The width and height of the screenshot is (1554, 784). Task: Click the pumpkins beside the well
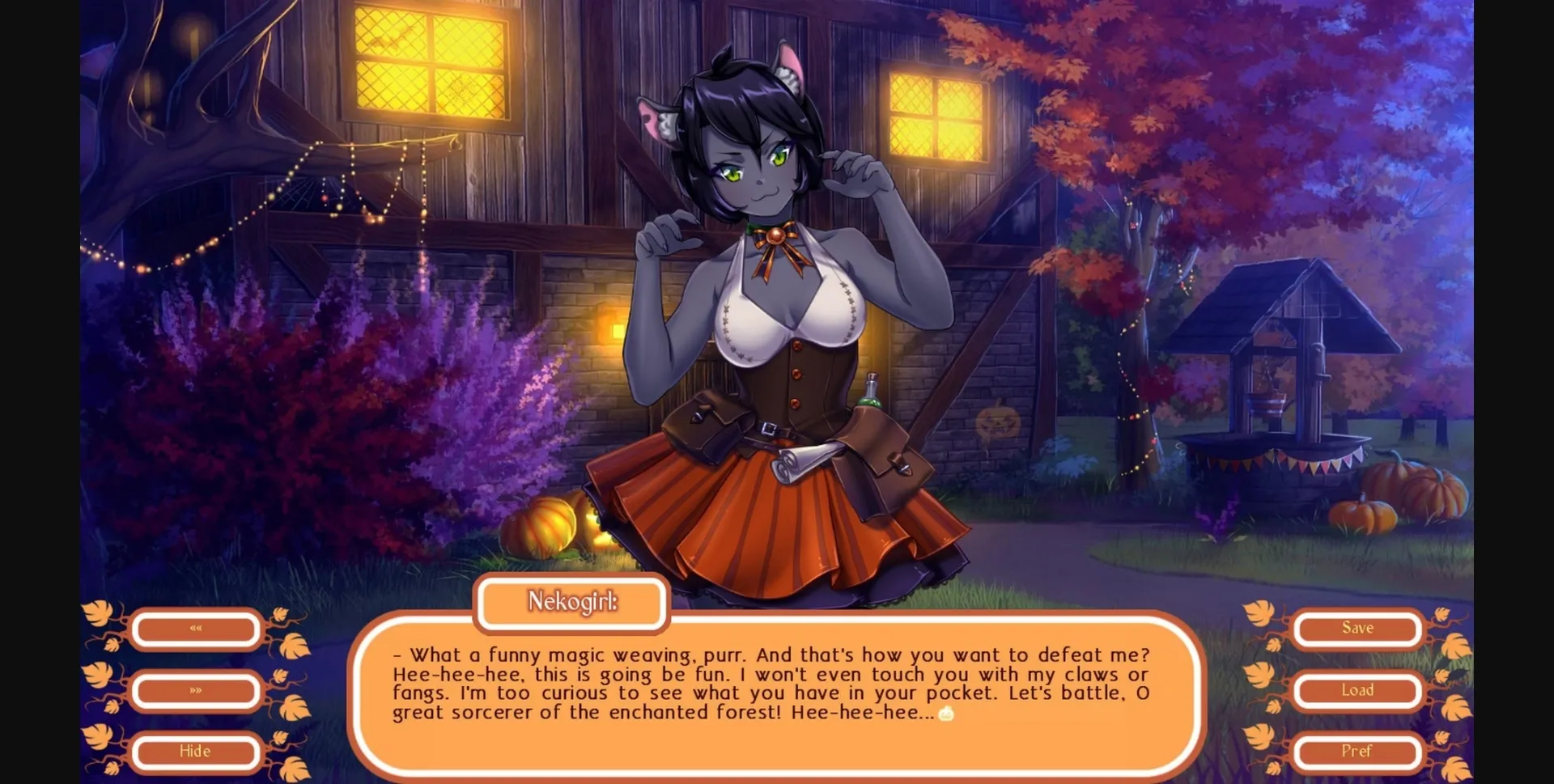pyautogui.click(x=1408, y=498)
